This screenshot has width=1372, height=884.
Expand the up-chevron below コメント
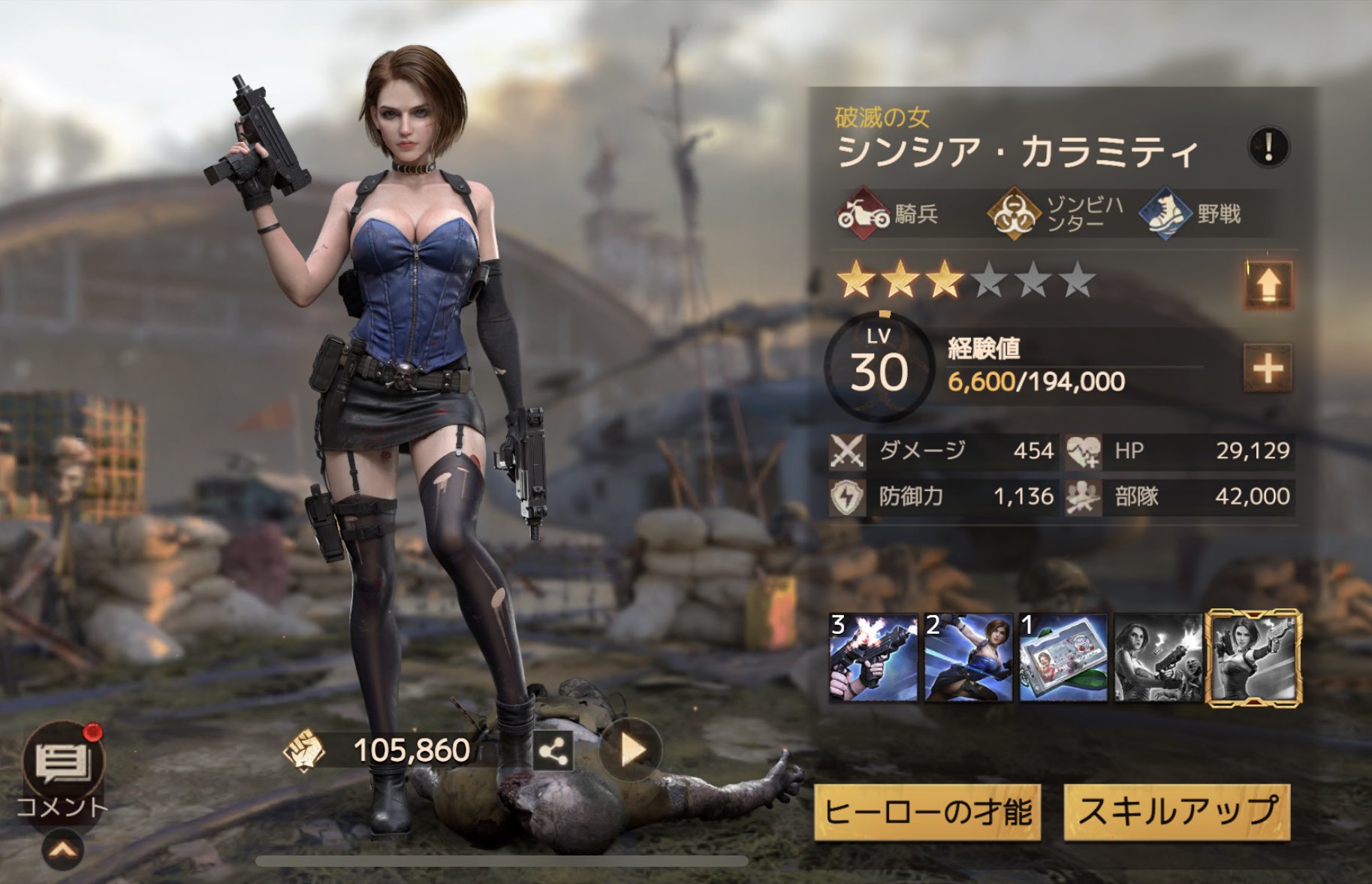[63, 850]
